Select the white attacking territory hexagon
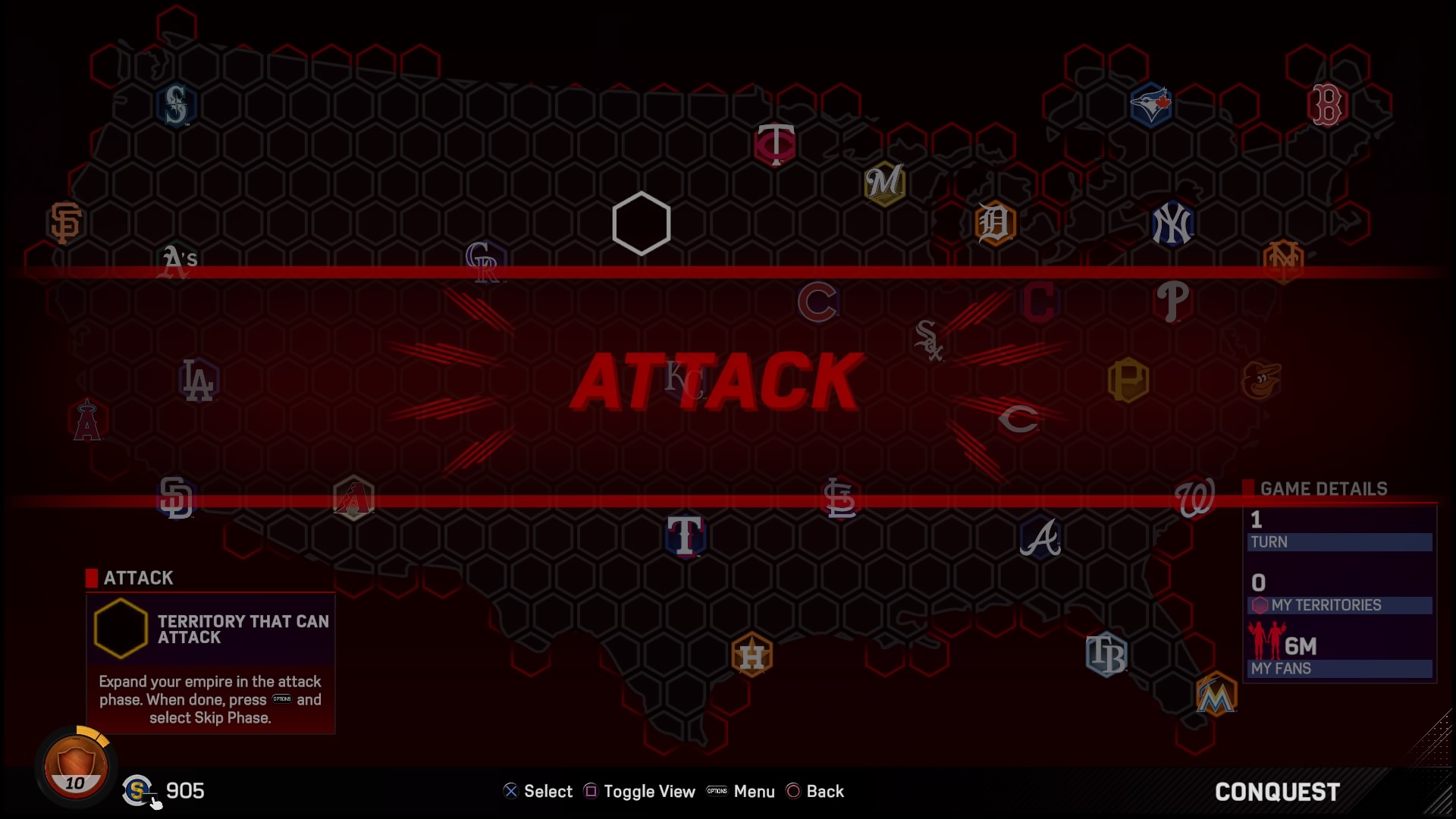 [x=641, y=224]
